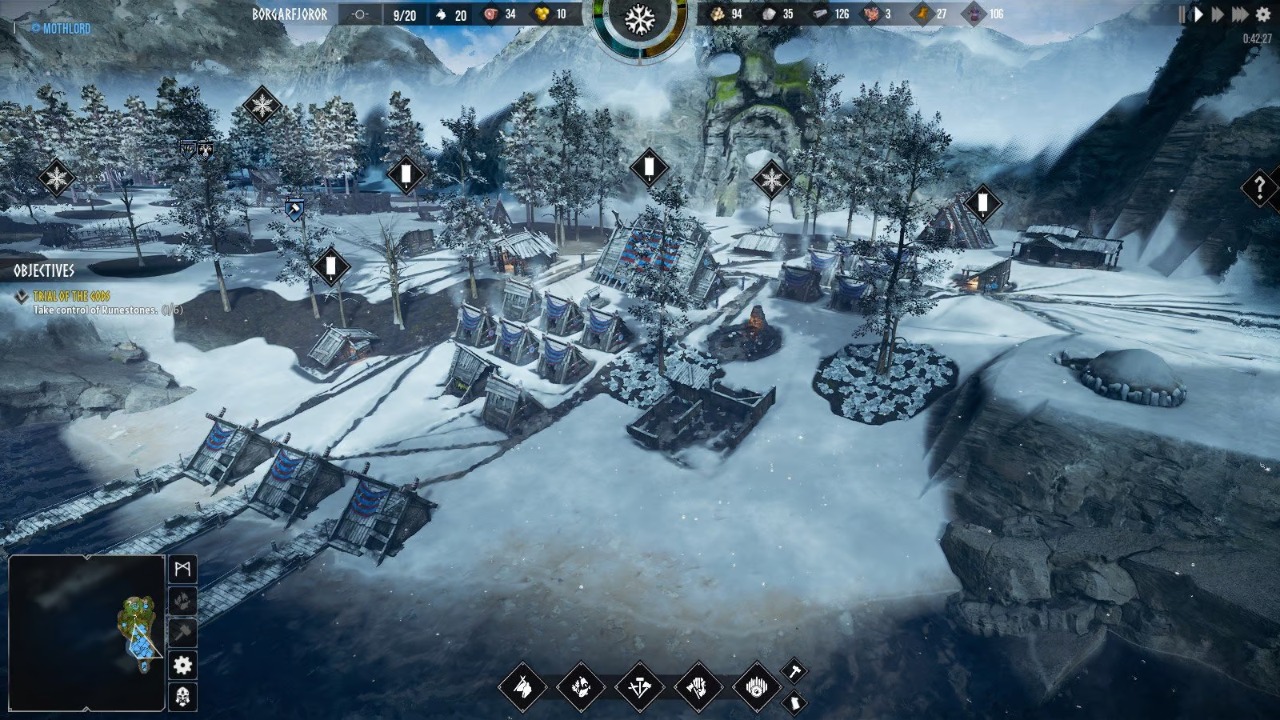1280x720 pixels.
Task: Open the axe and shield build category
Action: coord(698,687)
